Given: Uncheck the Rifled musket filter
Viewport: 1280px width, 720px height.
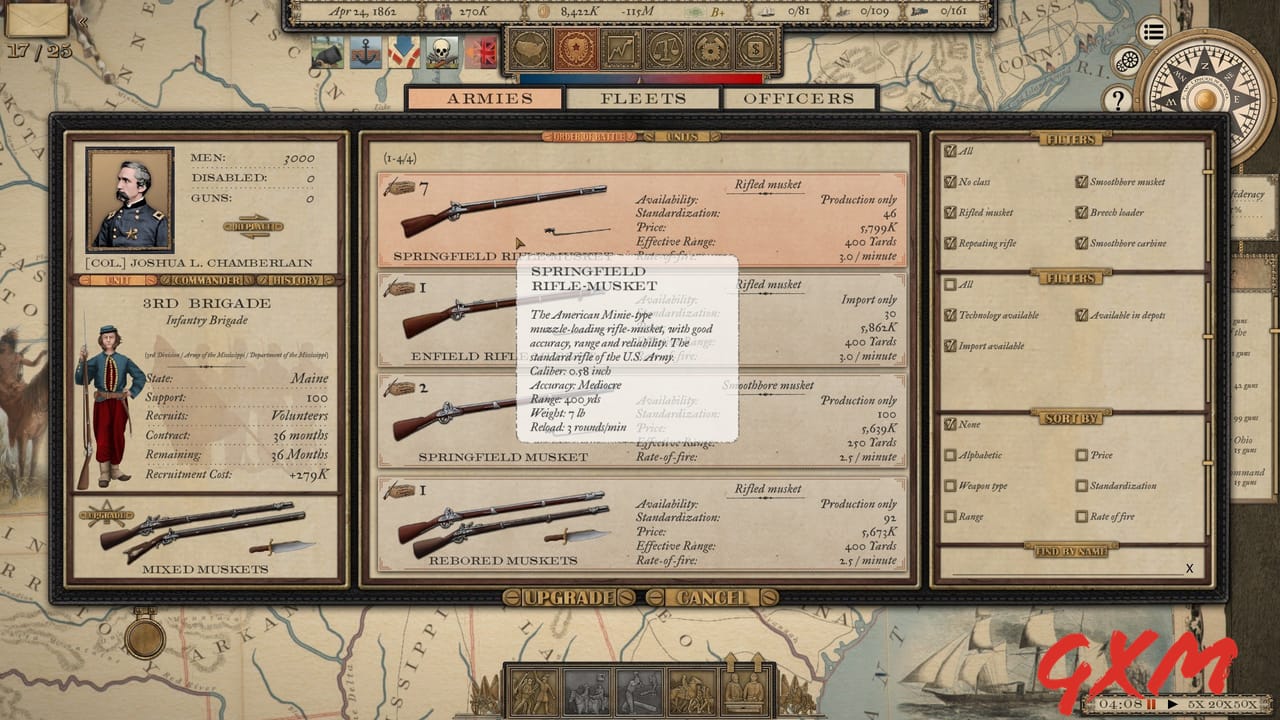Looking at the screenshot, I should click(x=952, y=213).
